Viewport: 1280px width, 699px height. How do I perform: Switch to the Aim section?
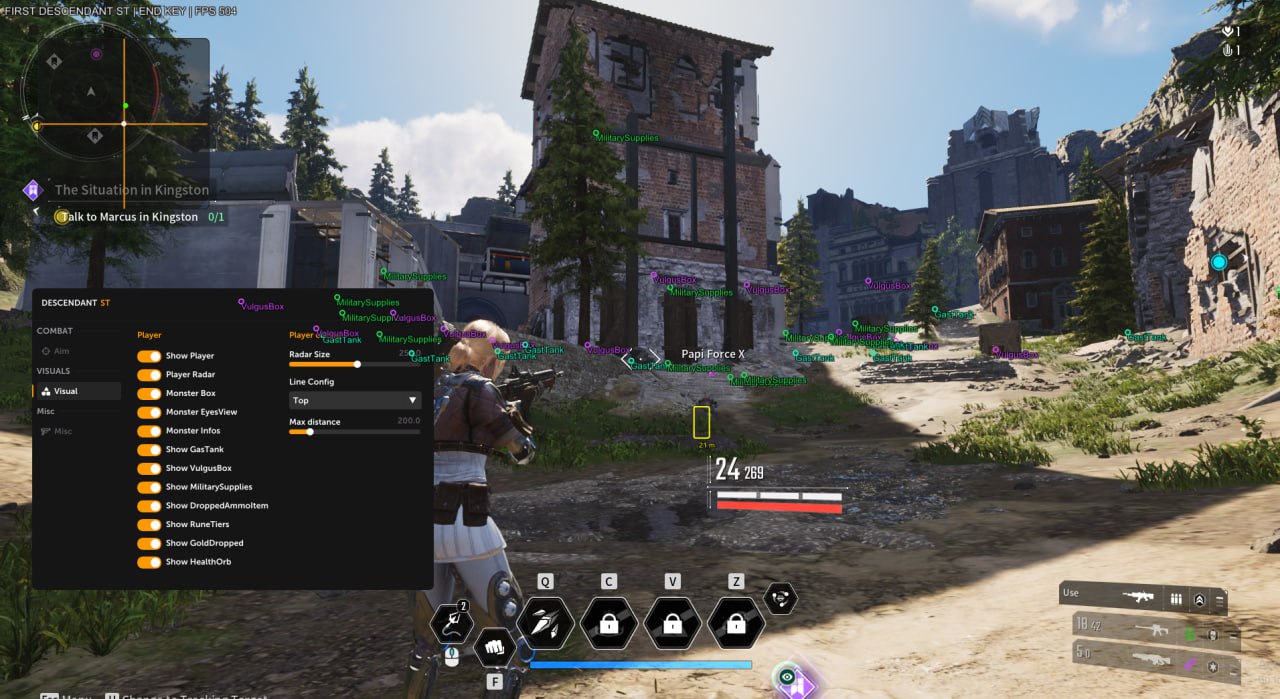62,351
